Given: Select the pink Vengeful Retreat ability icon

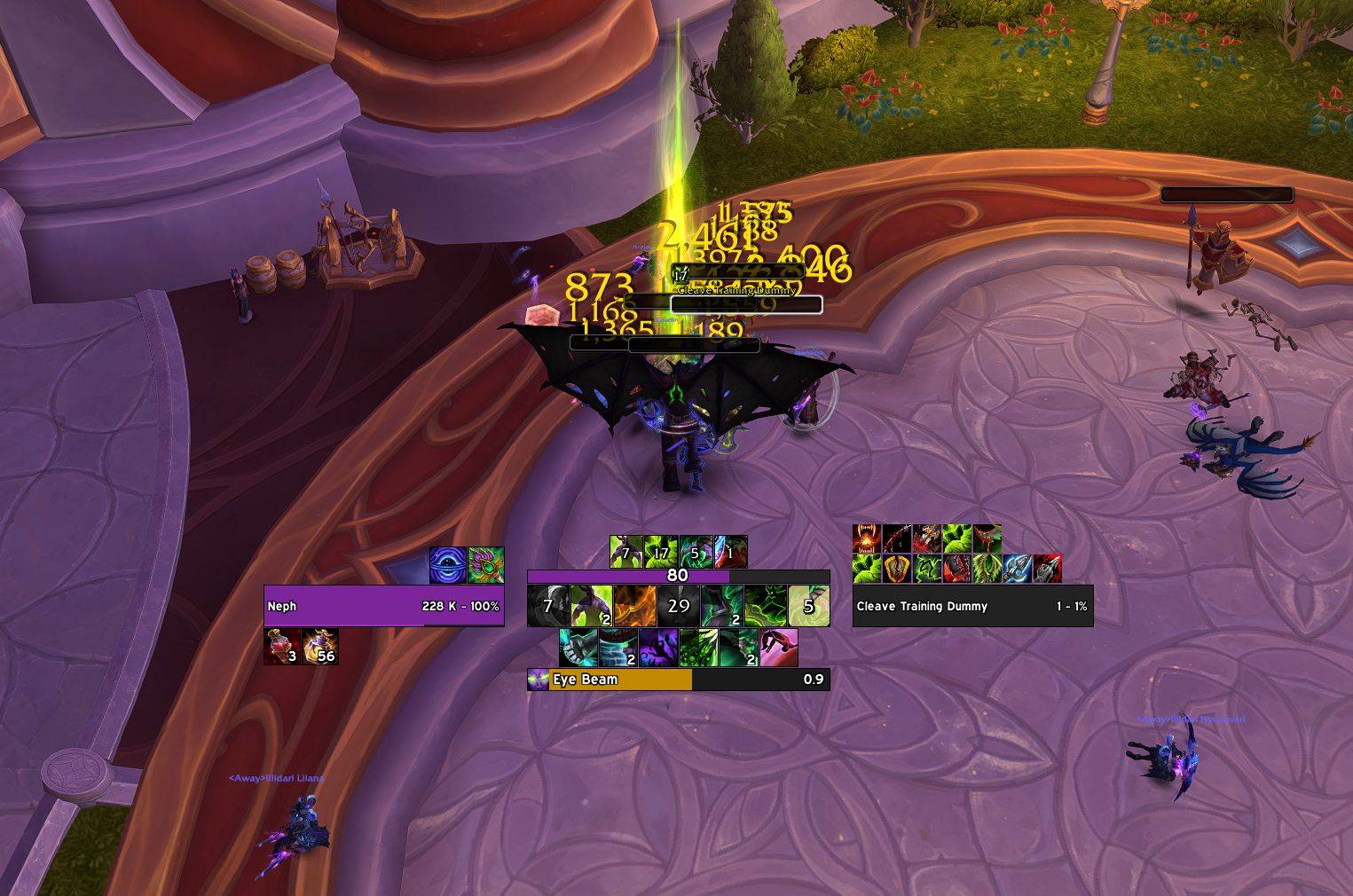Looking at the screenshot, I should 778,648.
